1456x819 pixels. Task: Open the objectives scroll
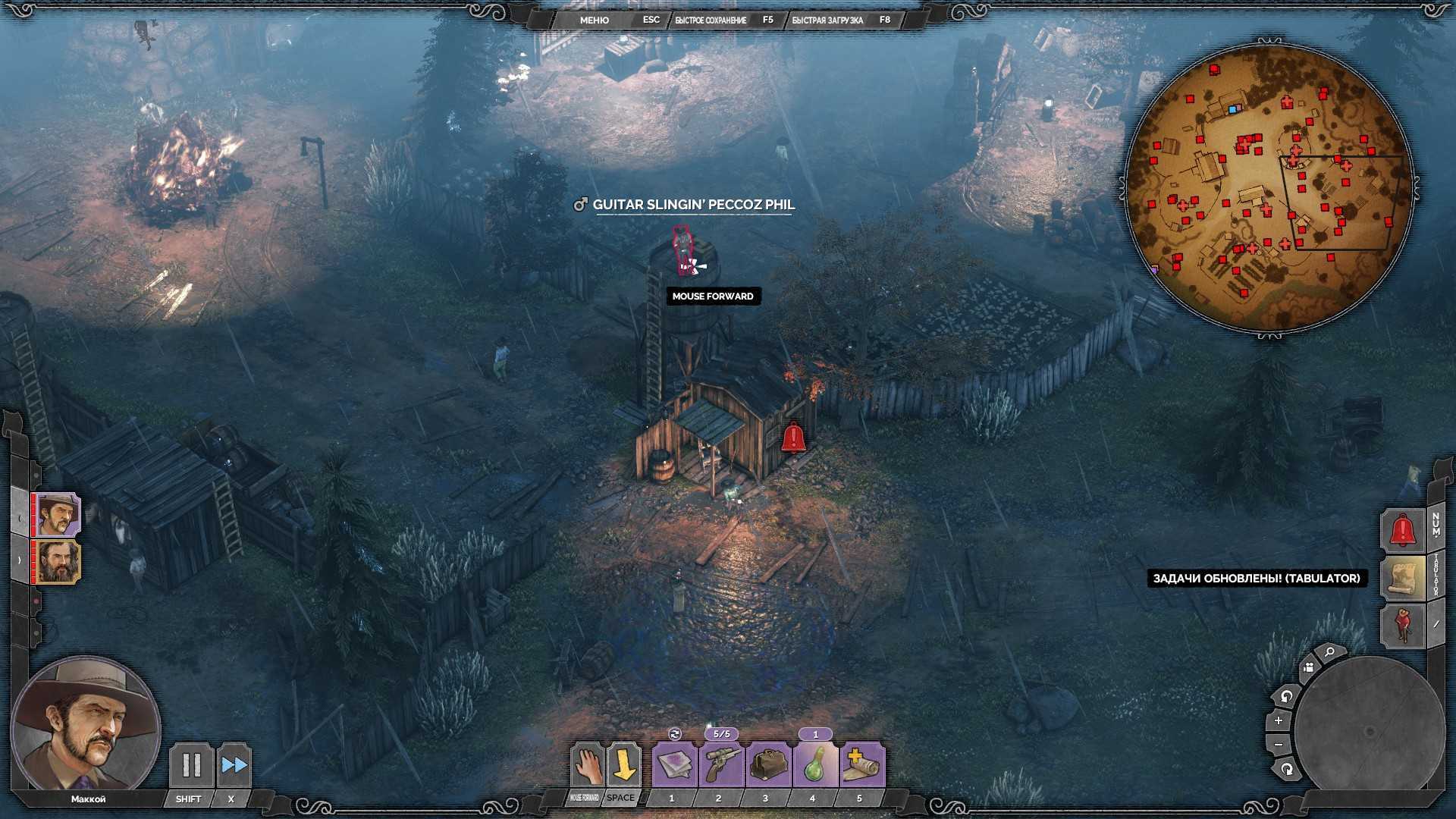click(x=1402, y=578)
